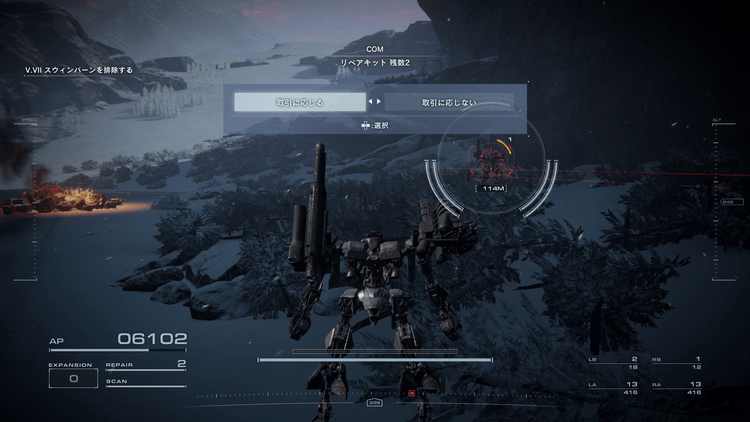Viewport: 750px width, 422px height.
Task: Click the EXPANSION slot box
Action: [x=73, y=379]
